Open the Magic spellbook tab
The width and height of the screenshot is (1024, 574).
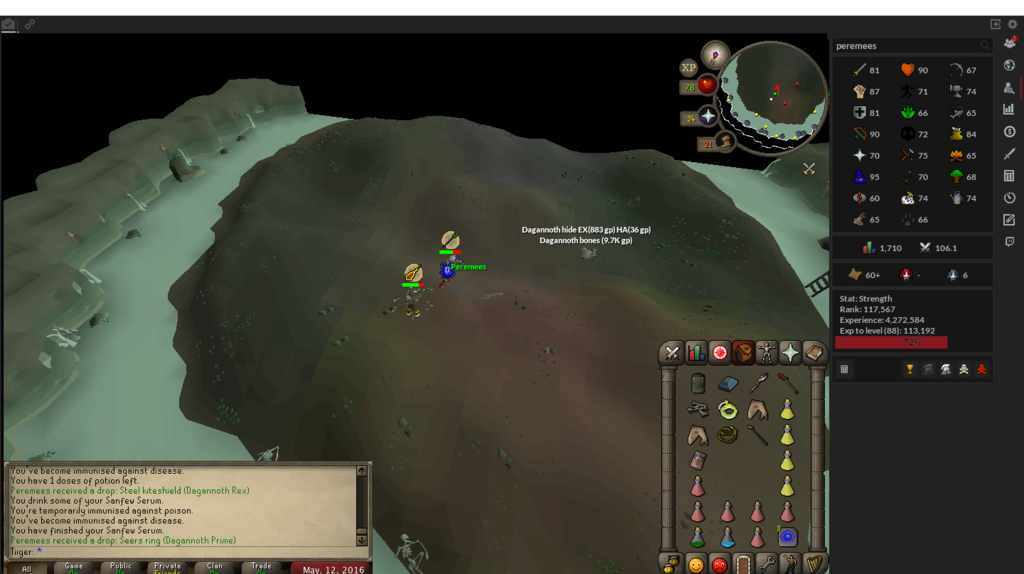(814, 353)
